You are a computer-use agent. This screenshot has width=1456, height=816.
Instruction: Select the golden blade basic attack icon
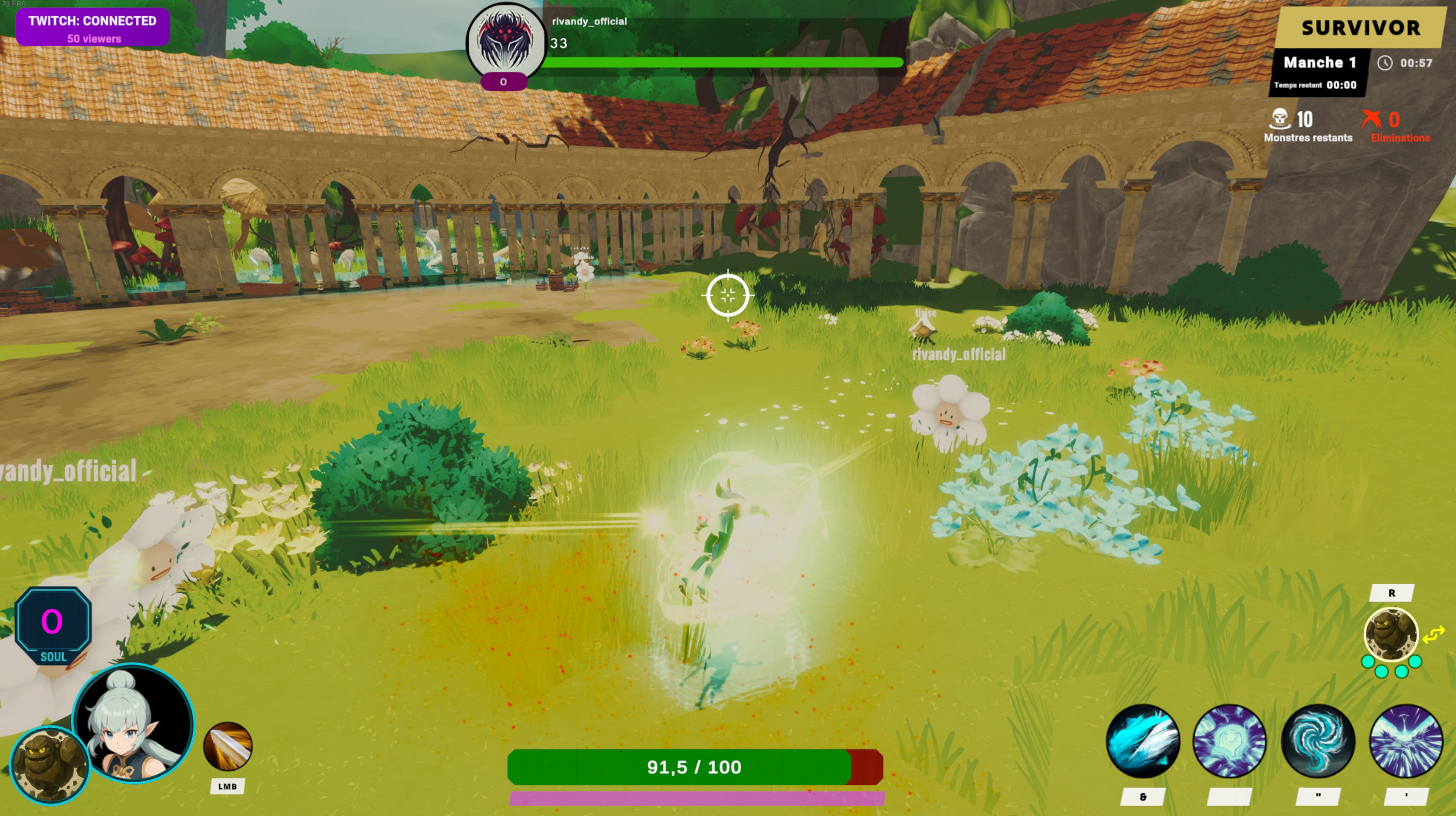tap(227, 746)
